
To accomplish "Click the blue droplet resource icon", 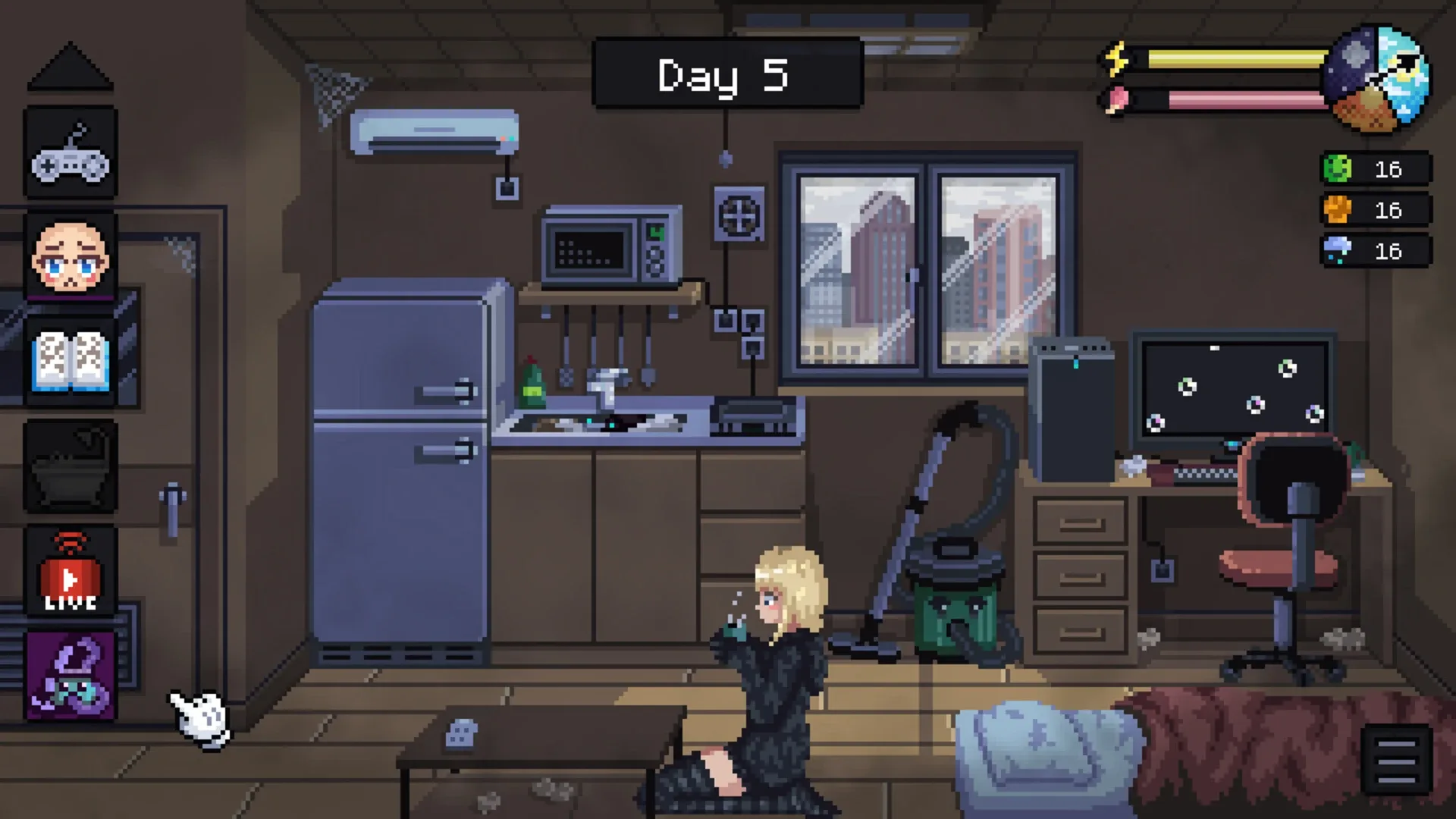I will click(x=1339, y=250).
